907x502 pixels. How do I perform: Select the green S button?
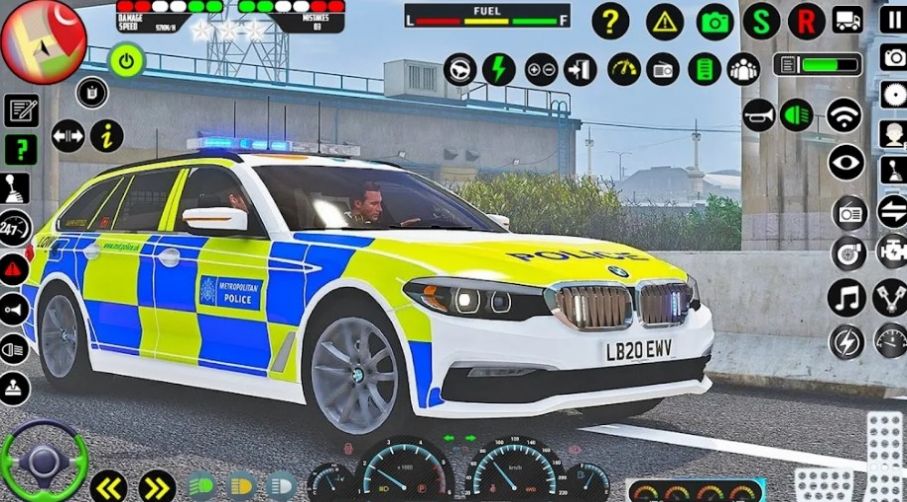coord(762,20)
